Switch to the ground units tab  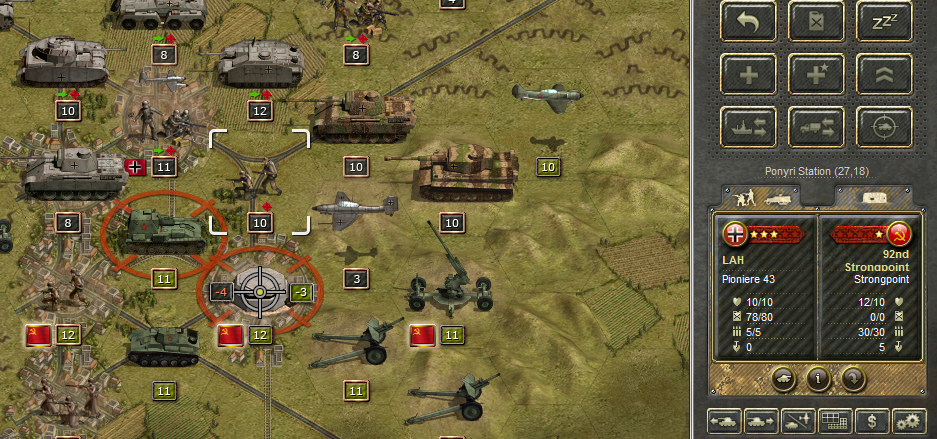[762, 197]
